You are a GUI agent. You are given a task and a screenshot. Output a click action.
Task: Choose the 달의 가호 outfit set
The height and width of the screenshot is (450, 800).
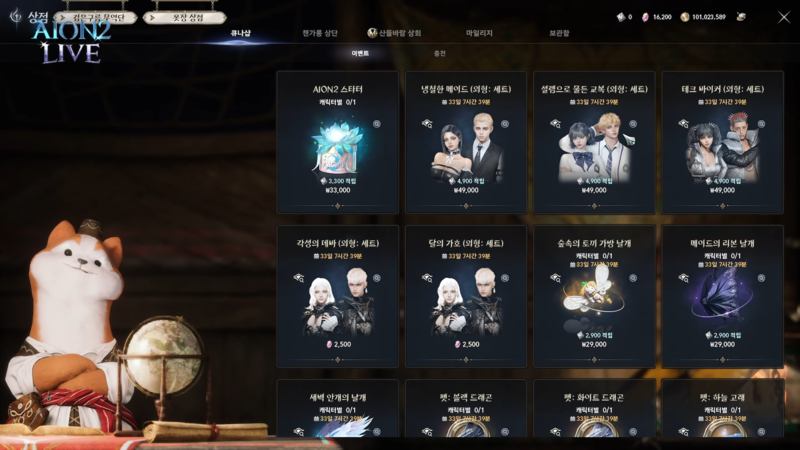click(466, 295)
